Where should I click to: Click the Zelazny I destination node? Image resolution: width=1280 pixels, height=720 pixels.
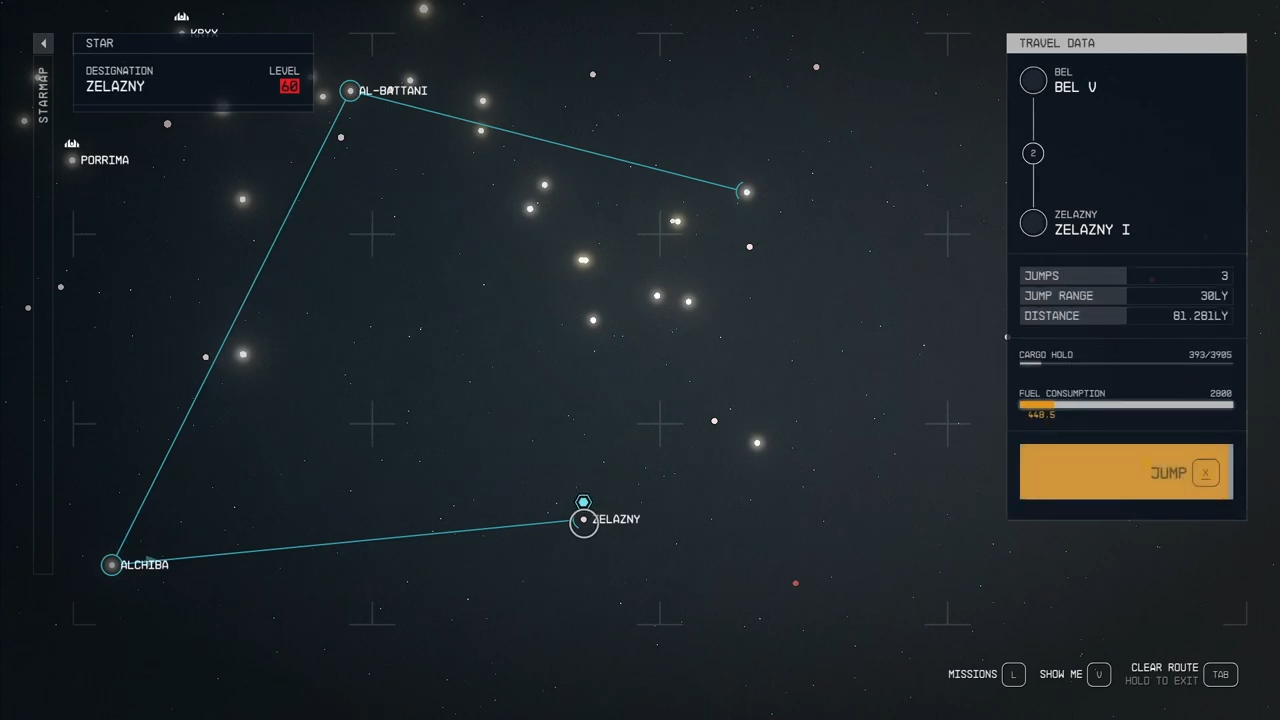click(1033, 223)
